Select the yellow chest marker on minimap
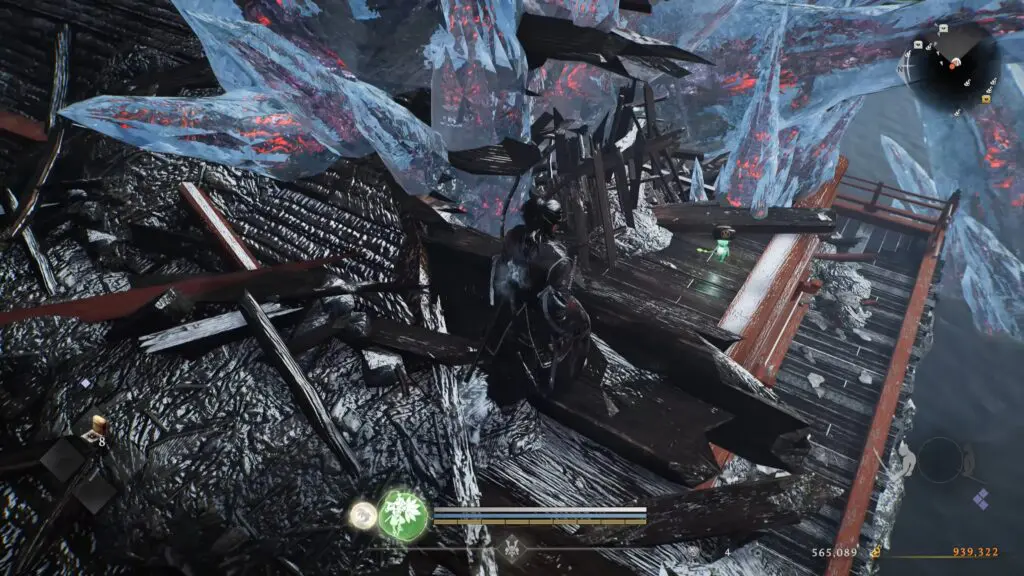 [987, 98]
